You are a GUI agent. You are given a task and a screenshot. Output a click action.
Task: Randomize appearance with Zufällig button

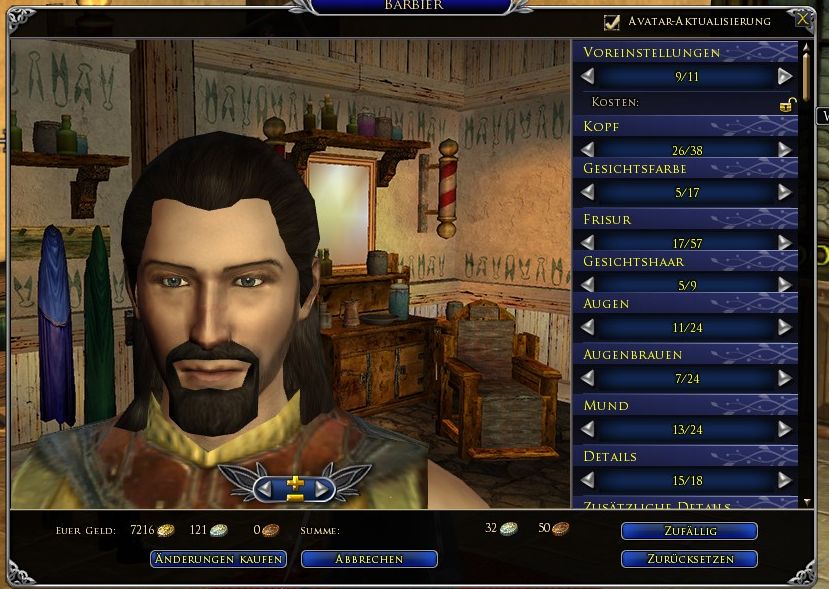click(x=689, y=531)
